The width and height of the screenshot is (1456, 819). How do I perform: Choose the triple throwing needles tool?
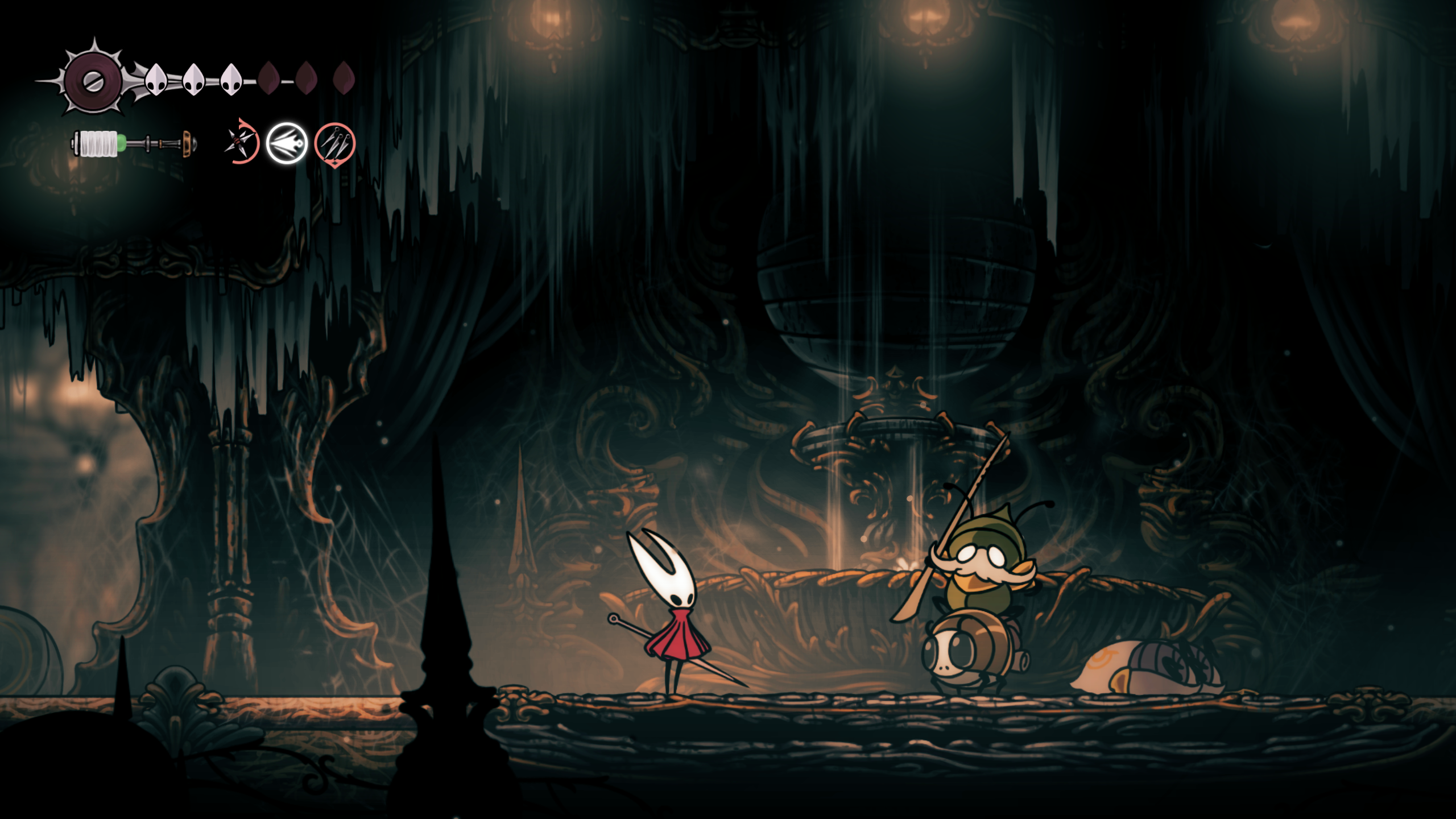335,143
